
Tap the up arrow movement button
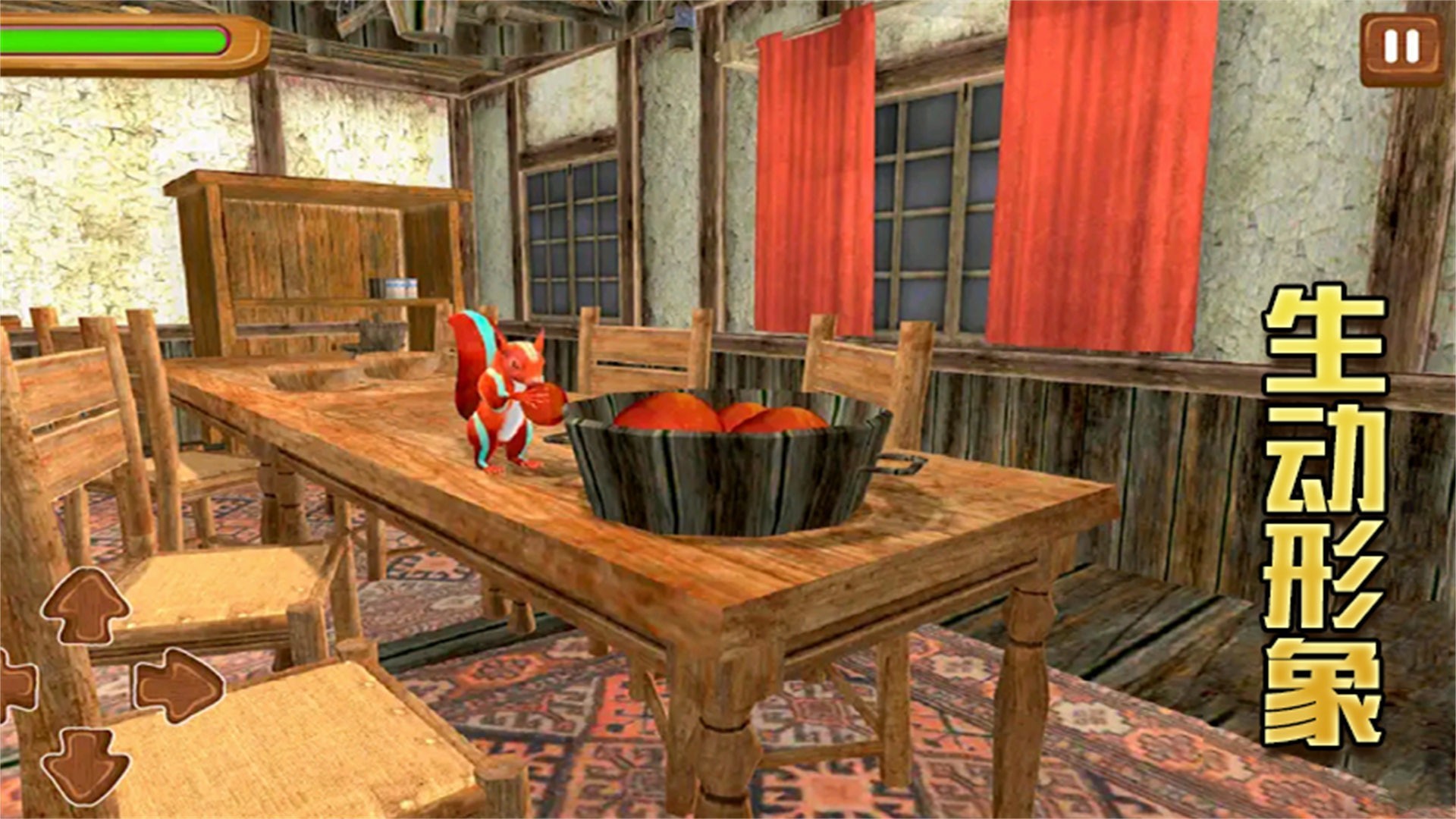point(85,607)
